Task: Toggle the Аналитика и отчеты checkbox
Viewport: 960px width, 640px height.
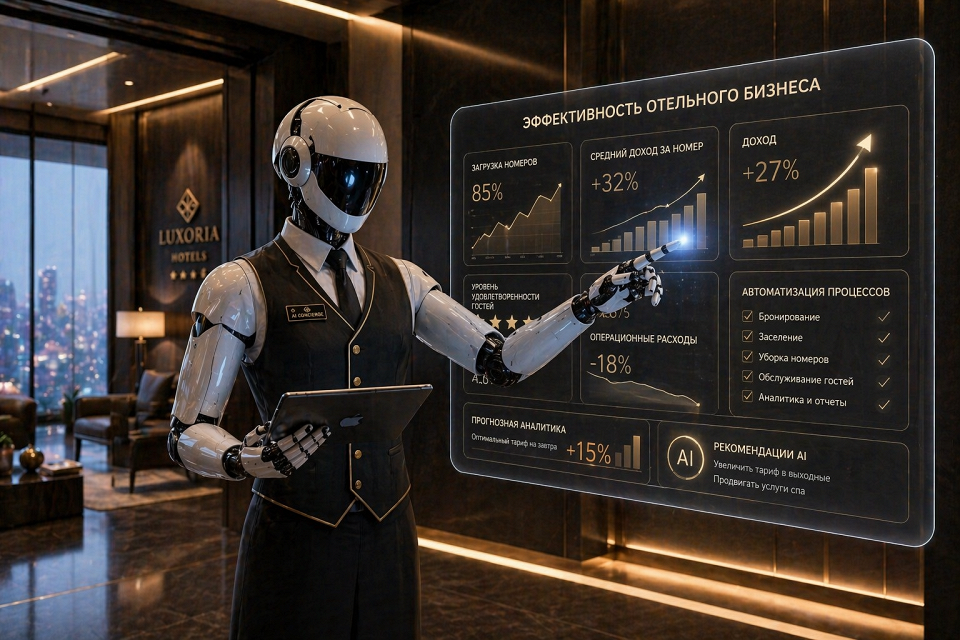Action: [748, 399]
